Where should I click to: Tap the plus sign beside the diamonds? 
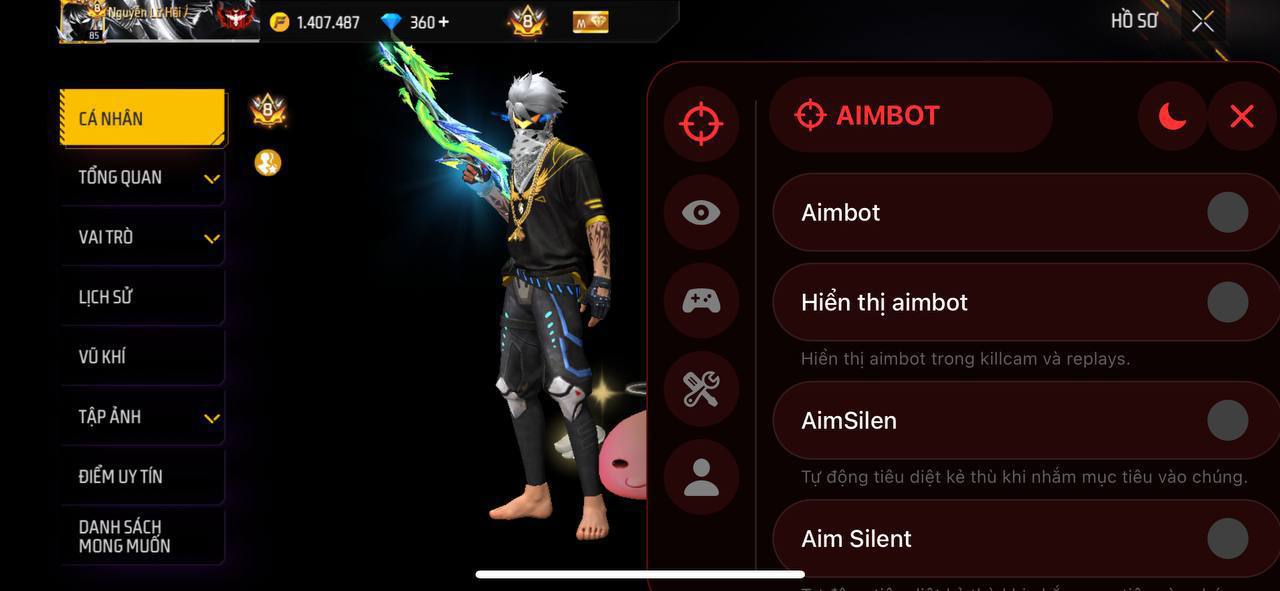point(443,21)
